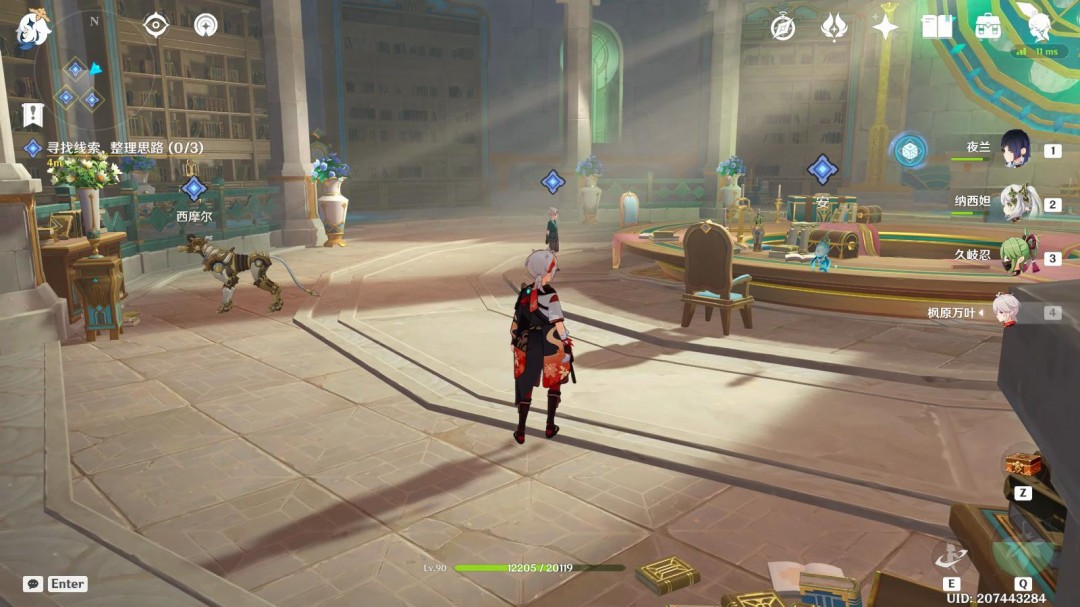Click the blue hexagonal cube icon
The height and width of the screenshot is (607, 1080).
(x=909, y=150)
